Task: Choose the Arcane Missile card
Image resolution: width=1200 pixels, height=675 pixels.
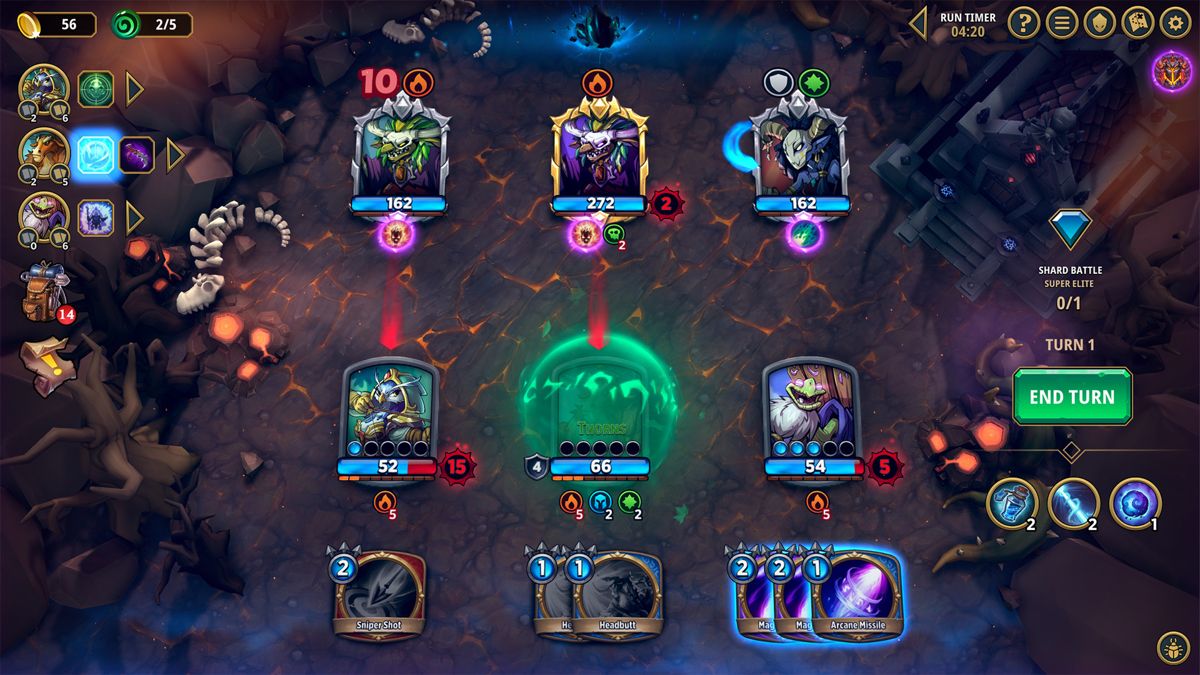Action: tap(858, 597)
